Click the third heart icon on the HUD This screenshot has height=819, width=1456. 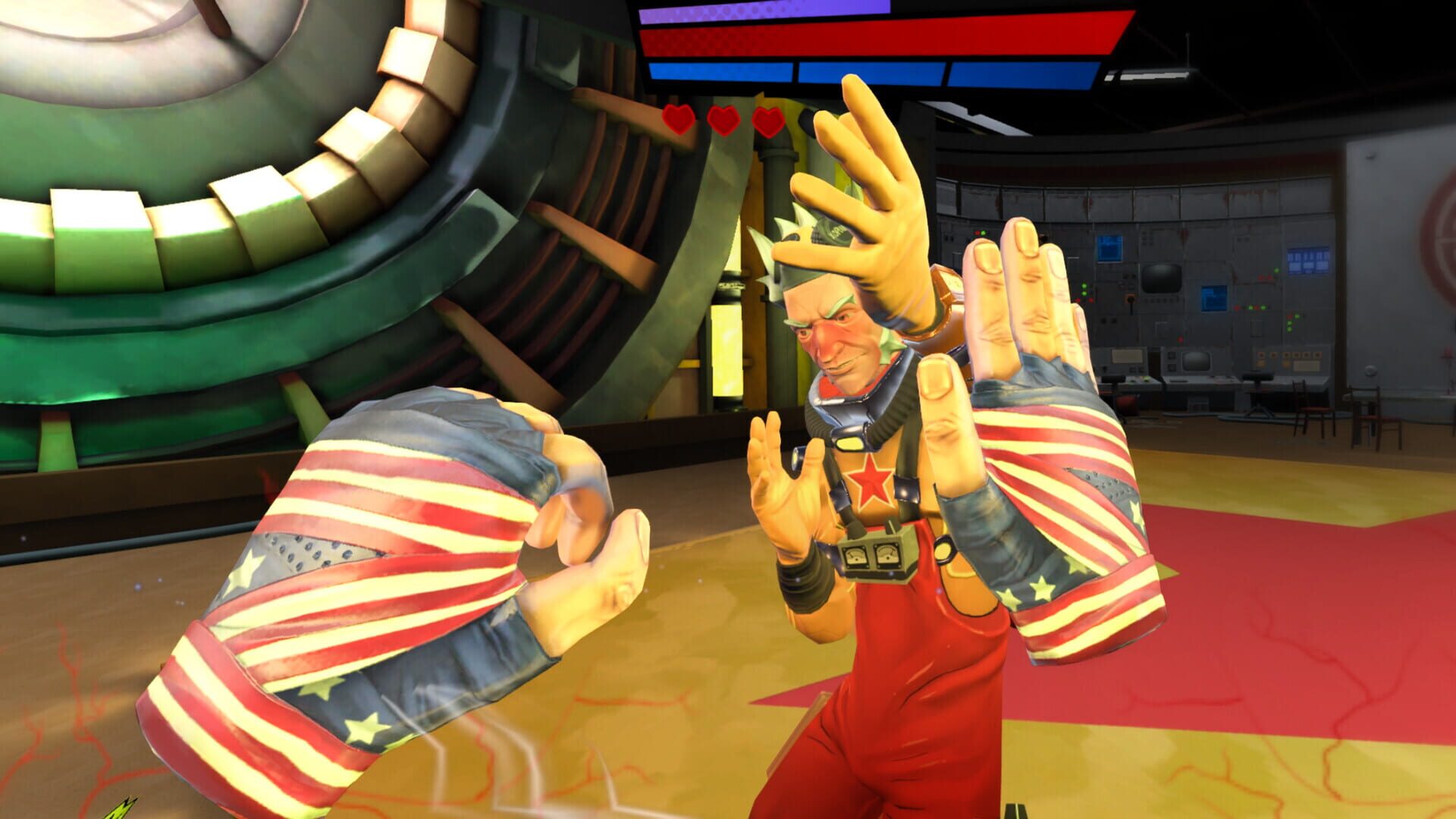pos(768,120)
